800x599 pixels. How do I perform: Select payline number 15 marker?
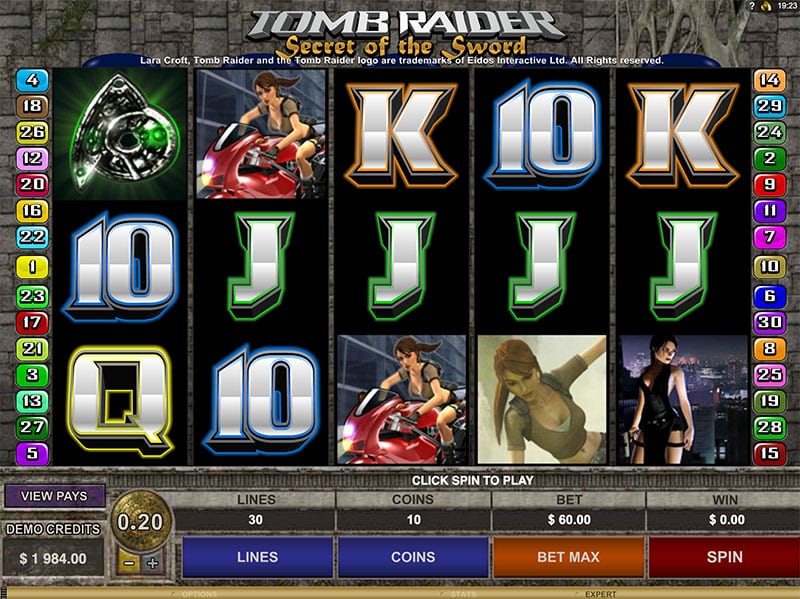pyautogui.click(x=769, y=453)
